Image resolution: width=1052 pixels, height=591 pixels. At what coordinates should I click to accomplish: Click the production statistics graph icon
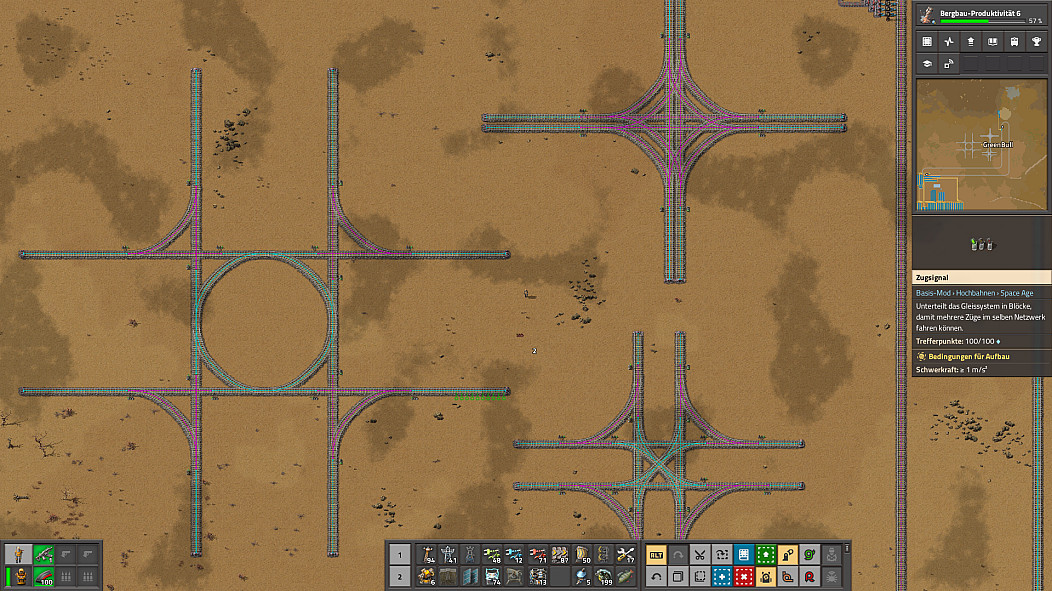tap(949, 42)
